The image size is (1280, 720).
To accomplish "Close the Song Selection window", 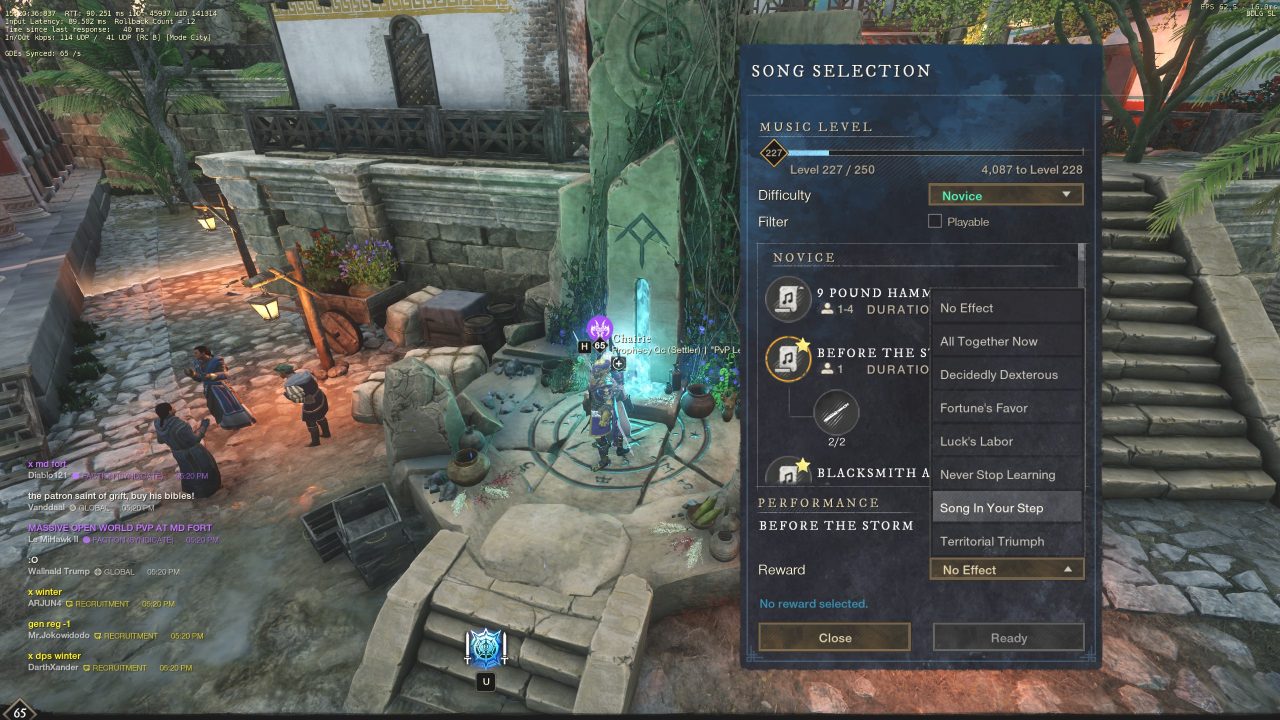I will [834, 638].
